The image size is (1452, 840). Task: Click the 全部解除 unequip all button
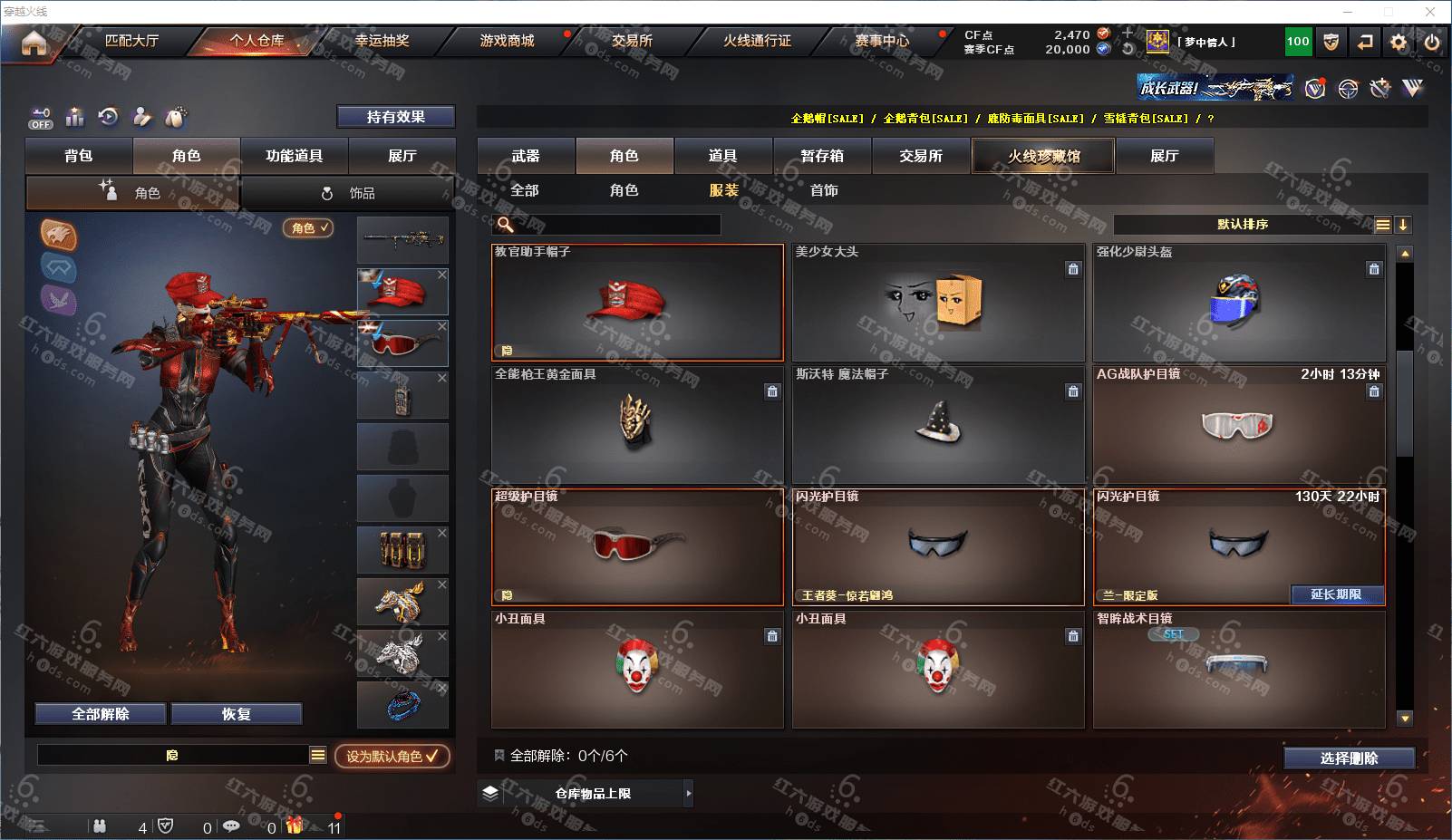click(x=101, y=714)
